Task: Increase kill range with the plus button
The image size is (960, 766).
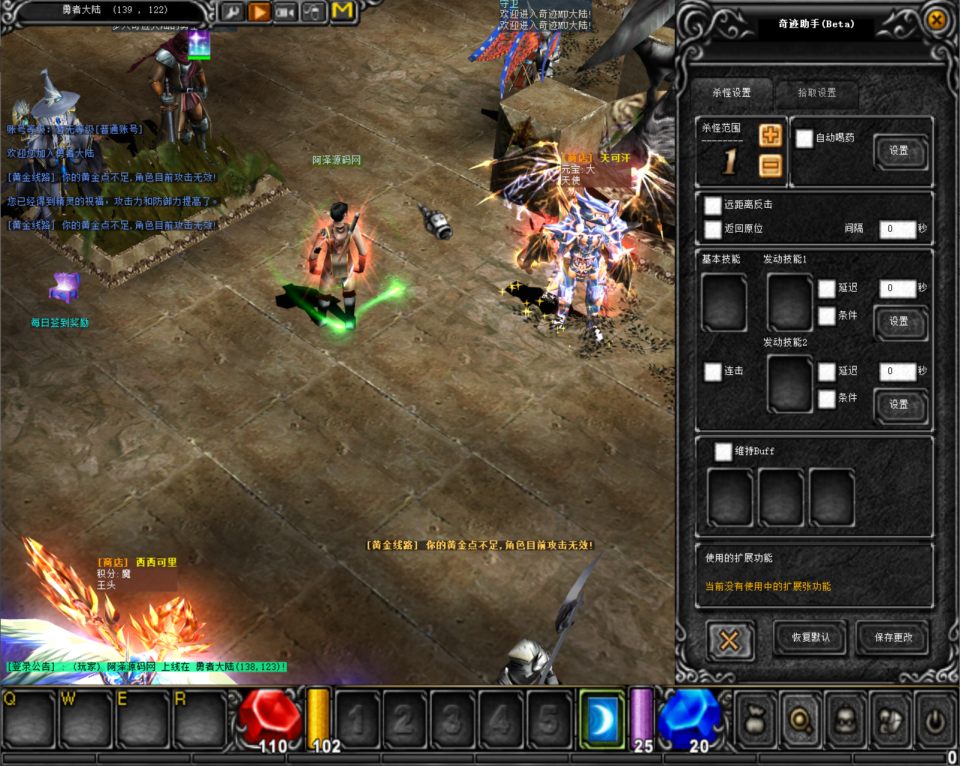Action: [770, 136]
